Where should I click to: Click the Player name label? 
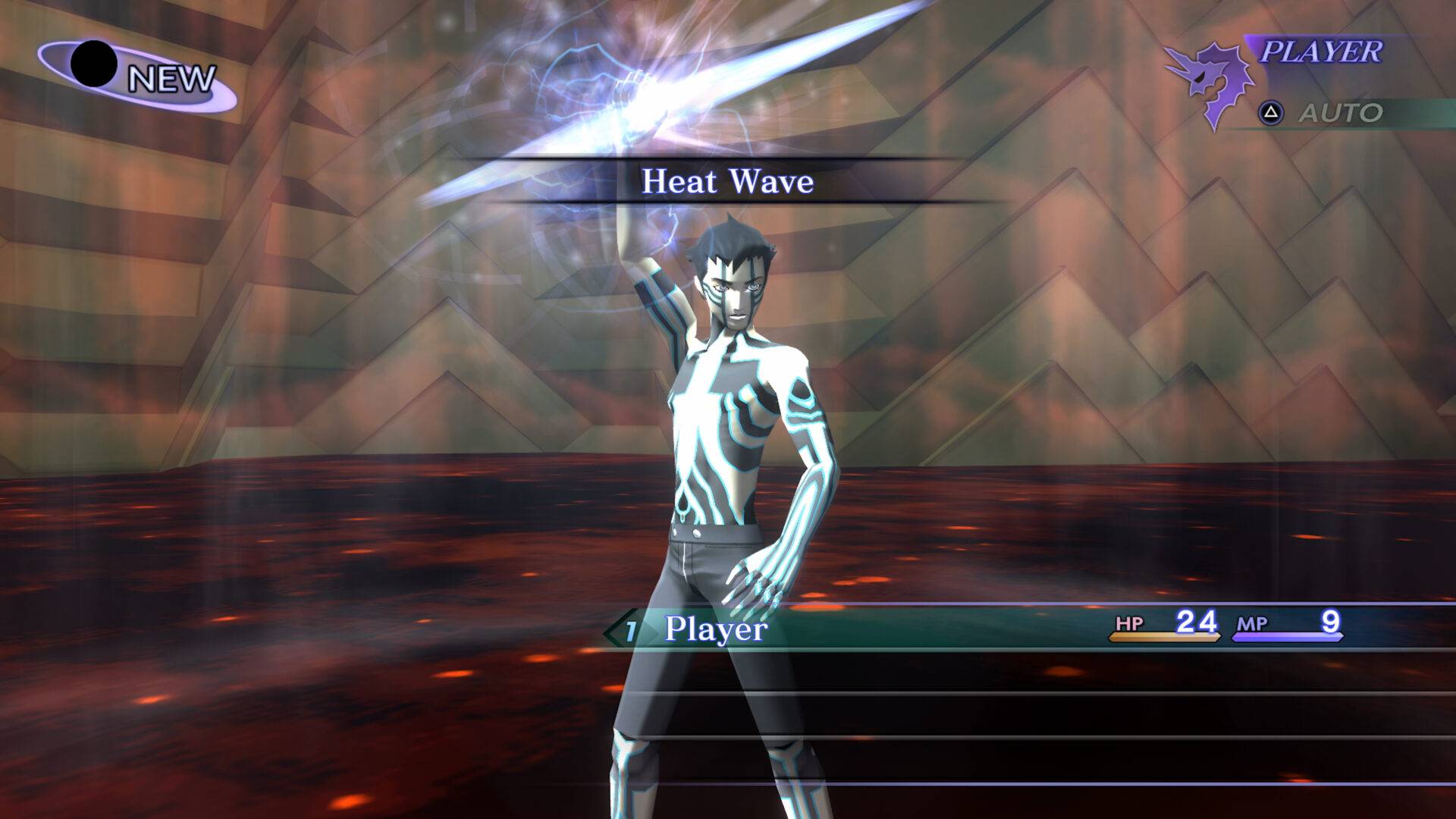point(714,629)
